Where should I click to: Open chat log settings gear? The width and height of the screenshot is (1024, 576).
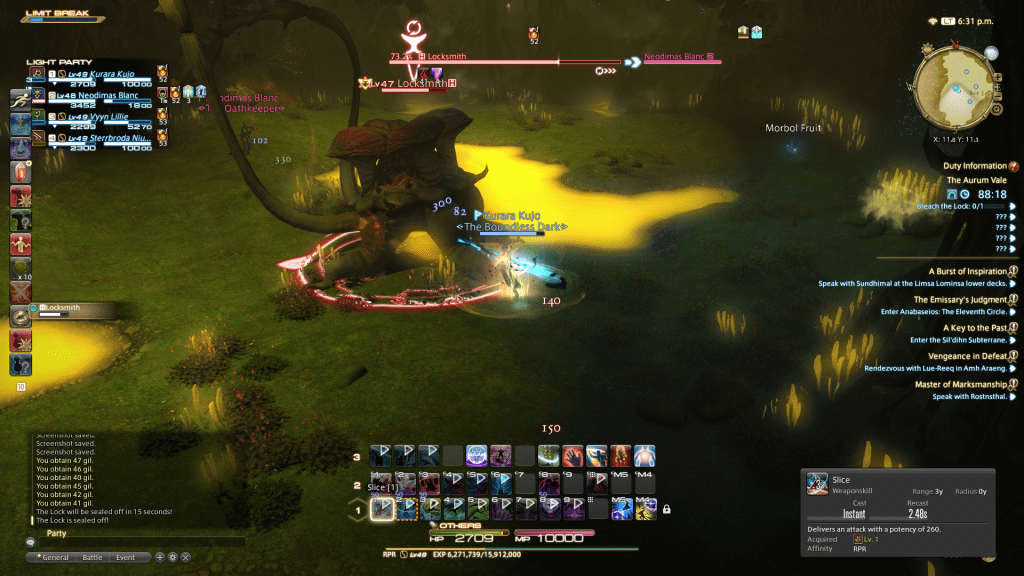(x=172, y=557)
